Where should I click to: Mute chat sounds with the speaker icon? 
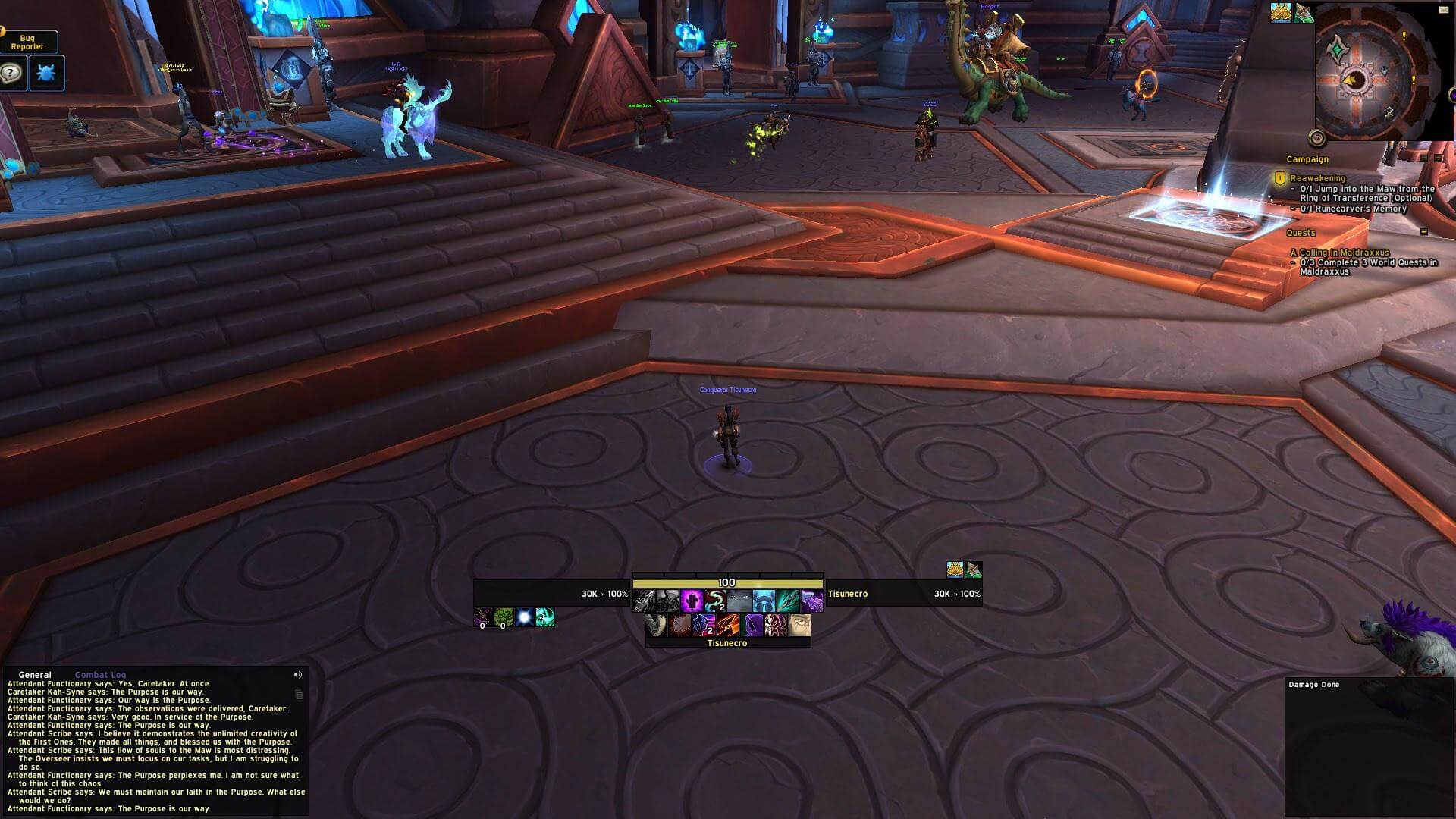[x=297, y=675]
